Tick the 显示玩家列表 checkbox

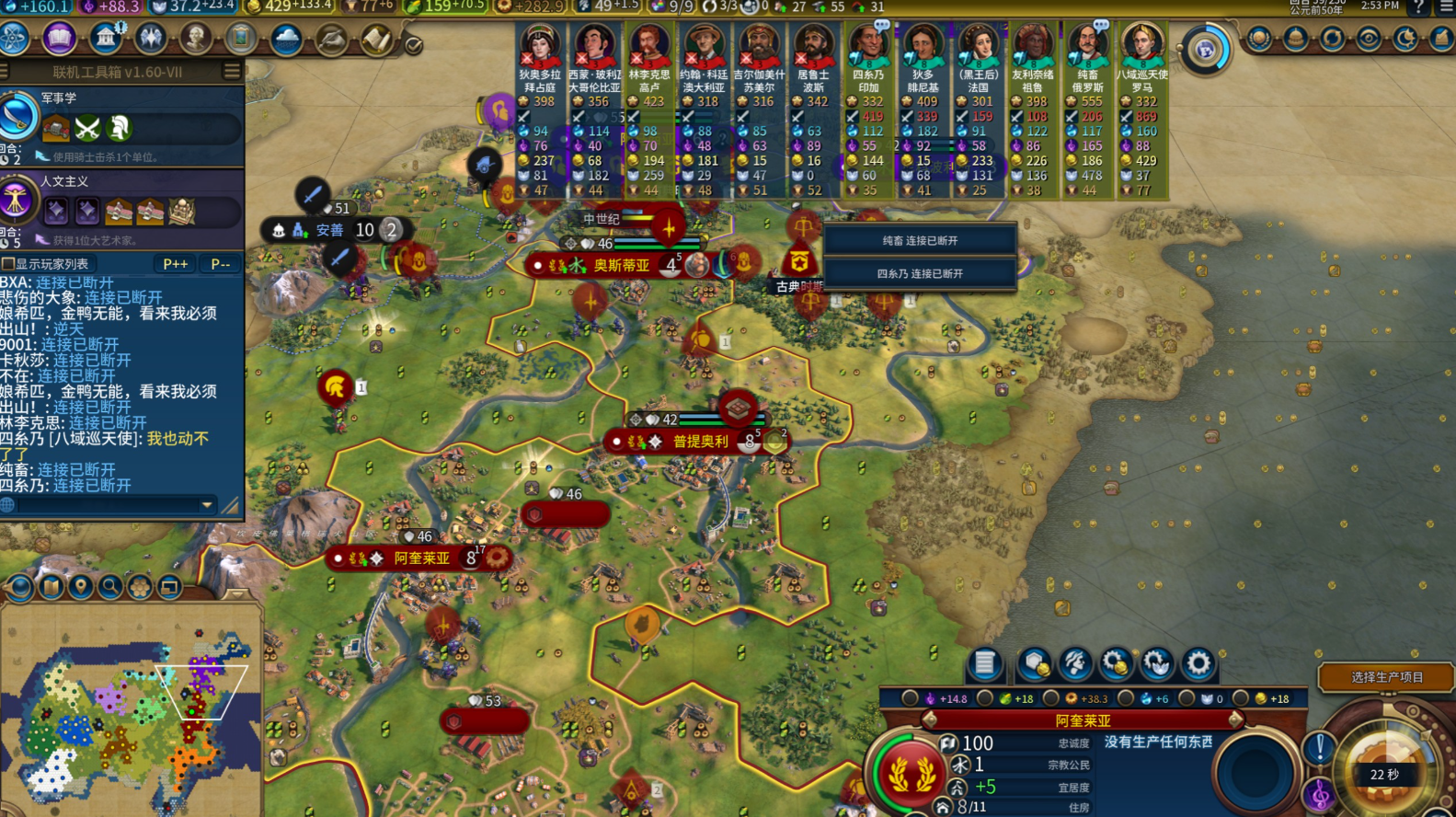[x=8, y=264]
